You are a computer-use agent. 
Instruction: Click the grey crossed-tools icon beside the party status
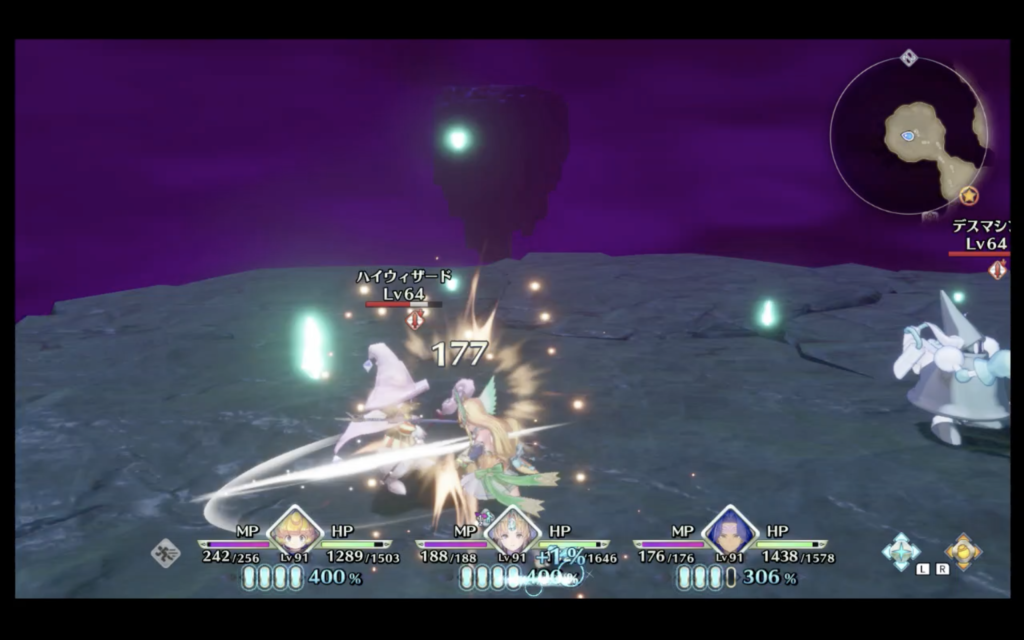pos(165,553)
